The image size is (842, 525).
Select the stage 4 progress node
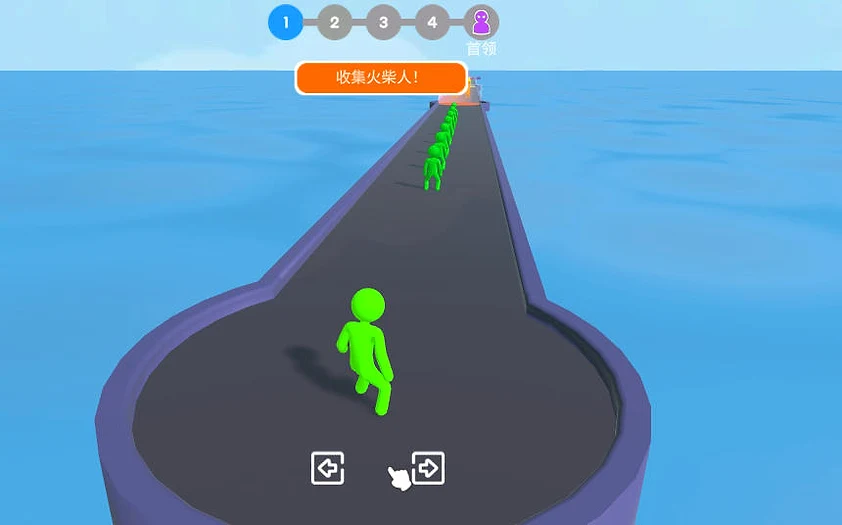432,22
